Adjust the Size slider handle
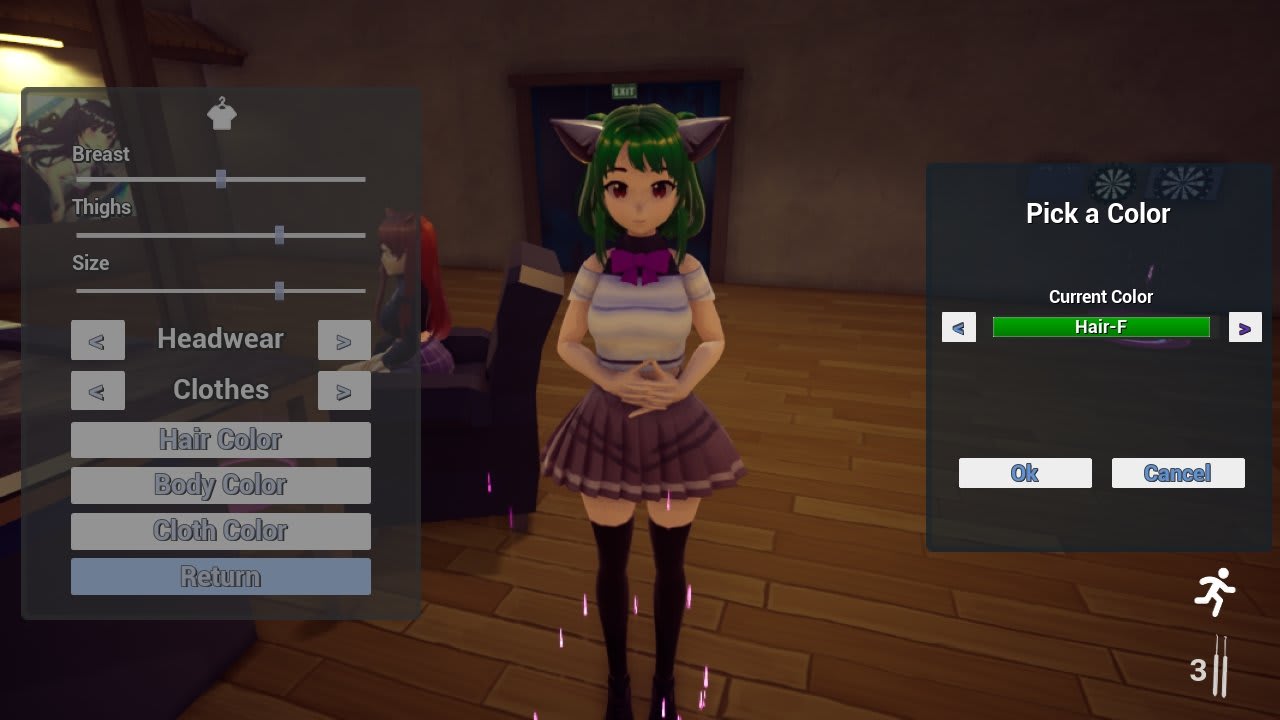The height and width of the screenshot is (720, 1280). (x=277, y=291)
